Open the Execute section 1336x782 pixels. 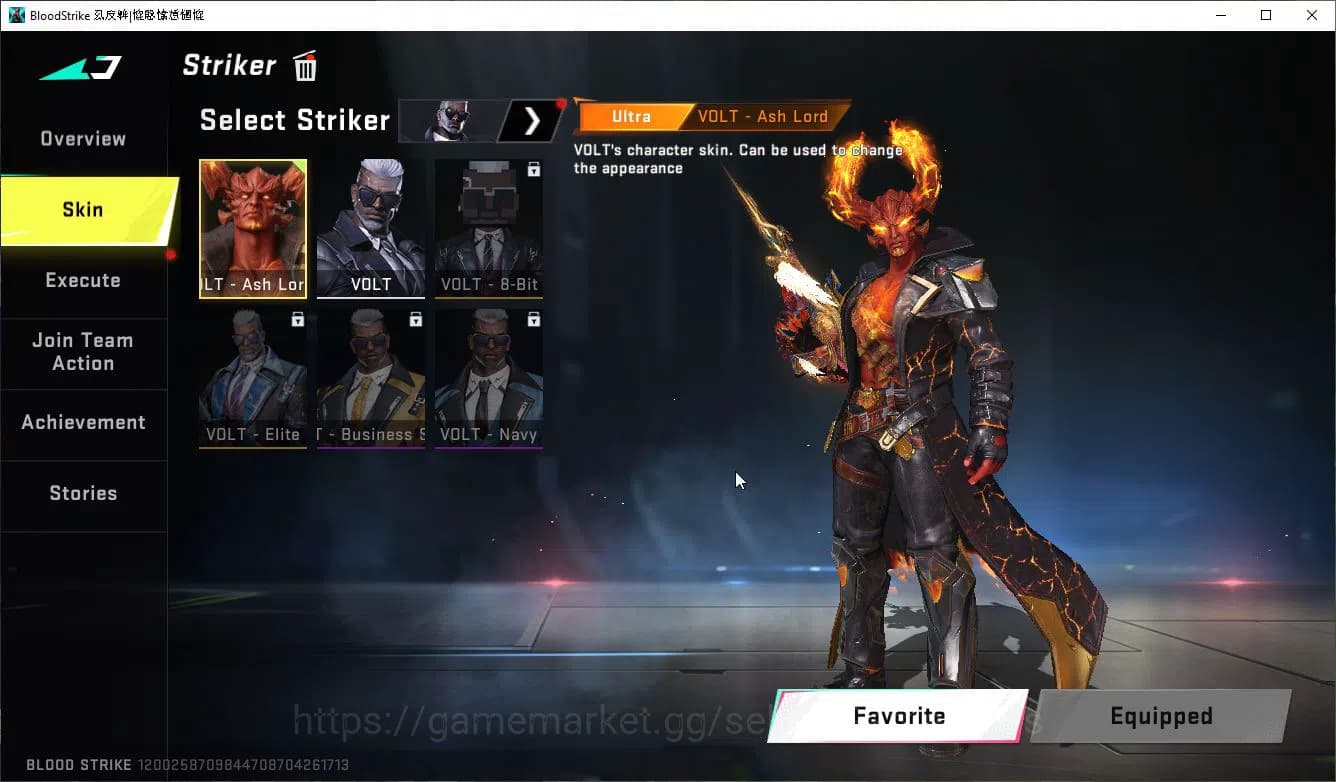pos(83,280)
